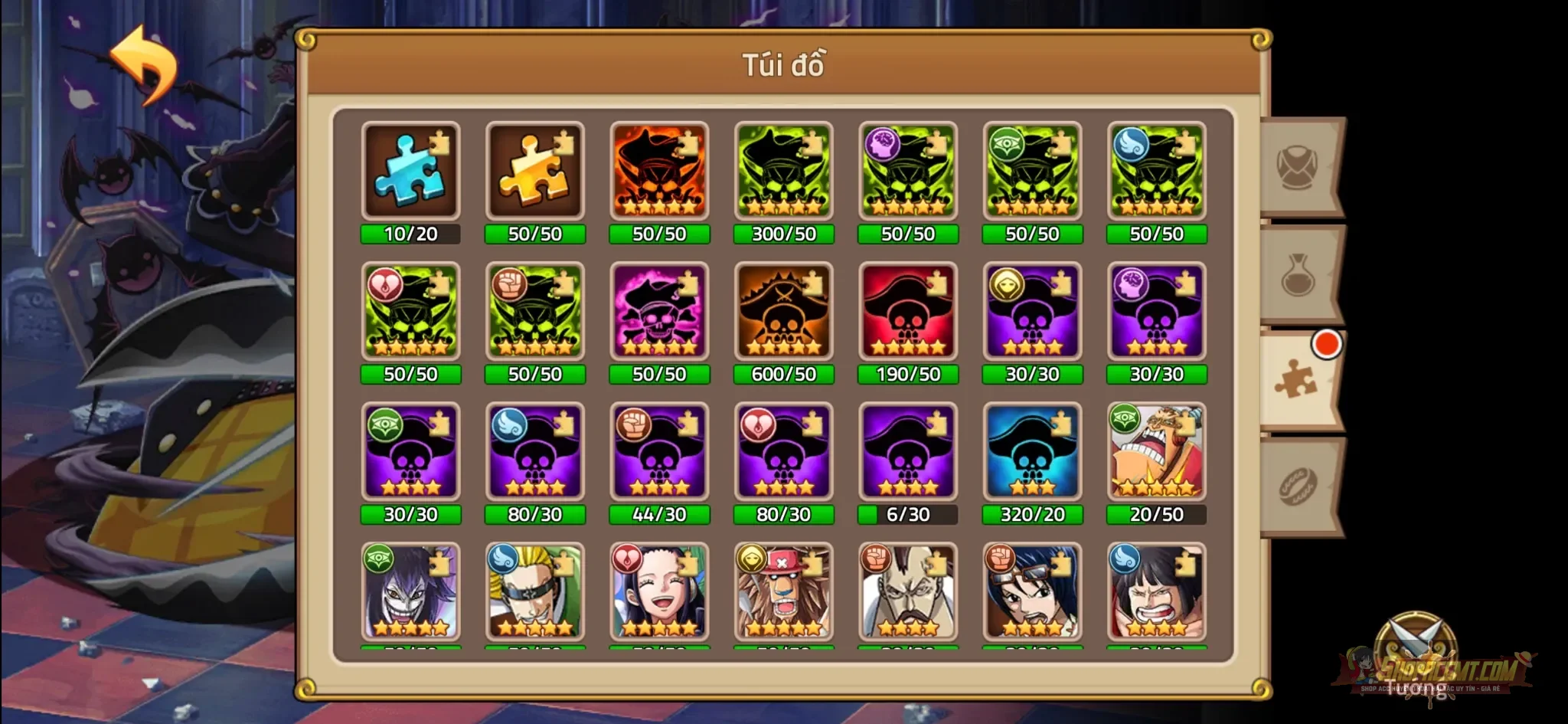Viewport: 1568px width, 724px height.
Task: Select the green skull fragment with 300/50 count
Action: click(x=783, y=171)
